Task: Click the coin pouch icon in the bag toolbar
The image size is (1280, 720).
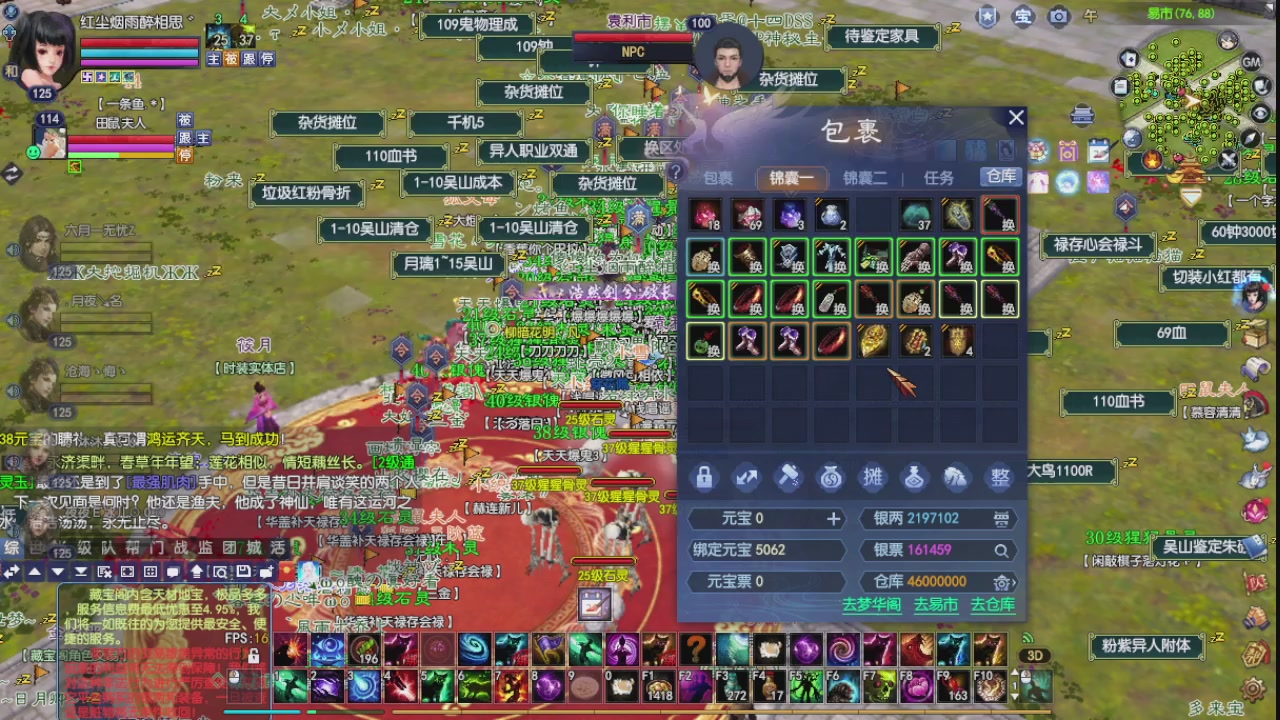Action: (x=832, y=477)
